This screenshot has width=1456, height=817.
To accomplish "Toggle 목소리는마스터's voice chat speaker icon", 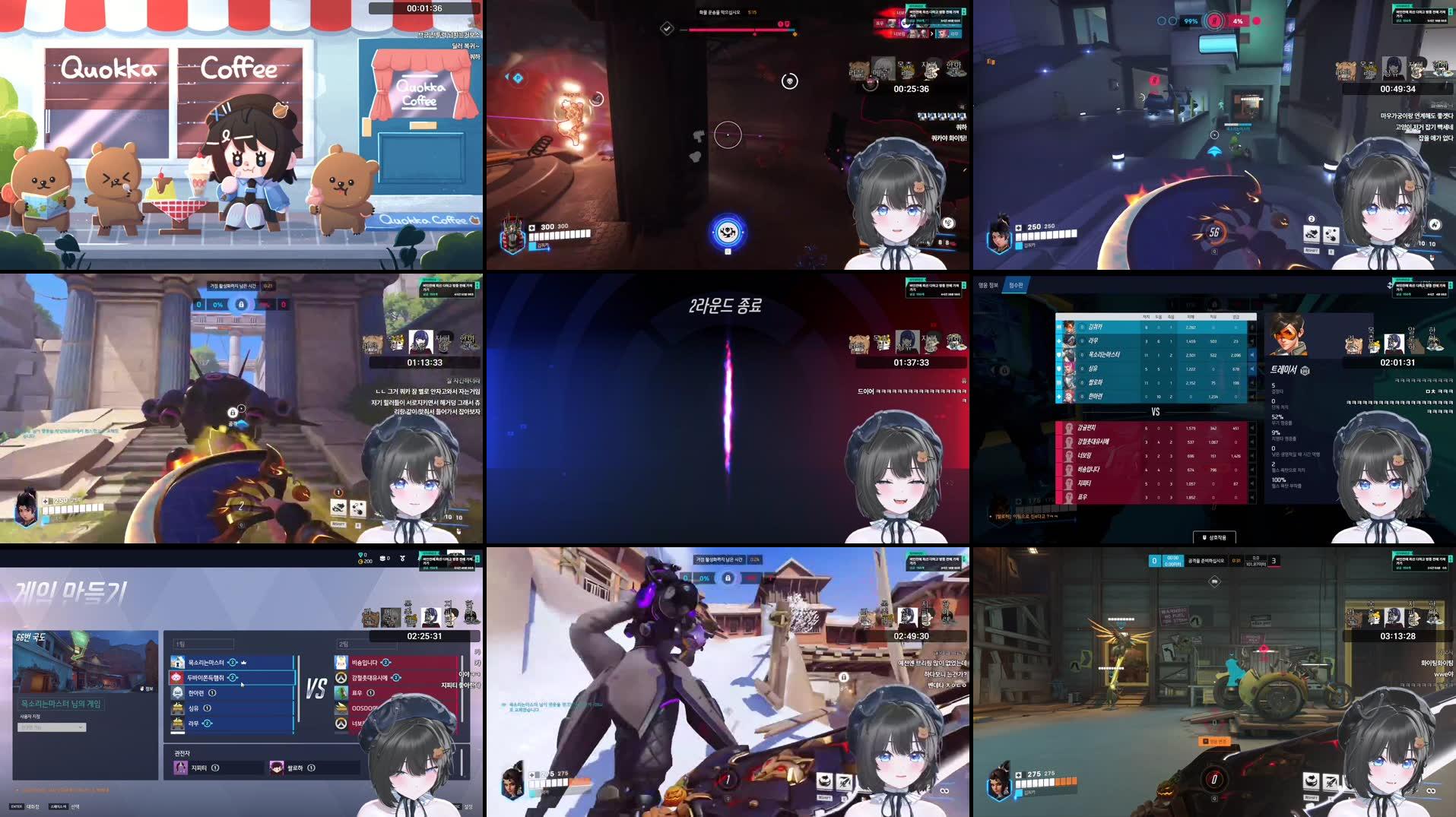I will [1251, 355].
